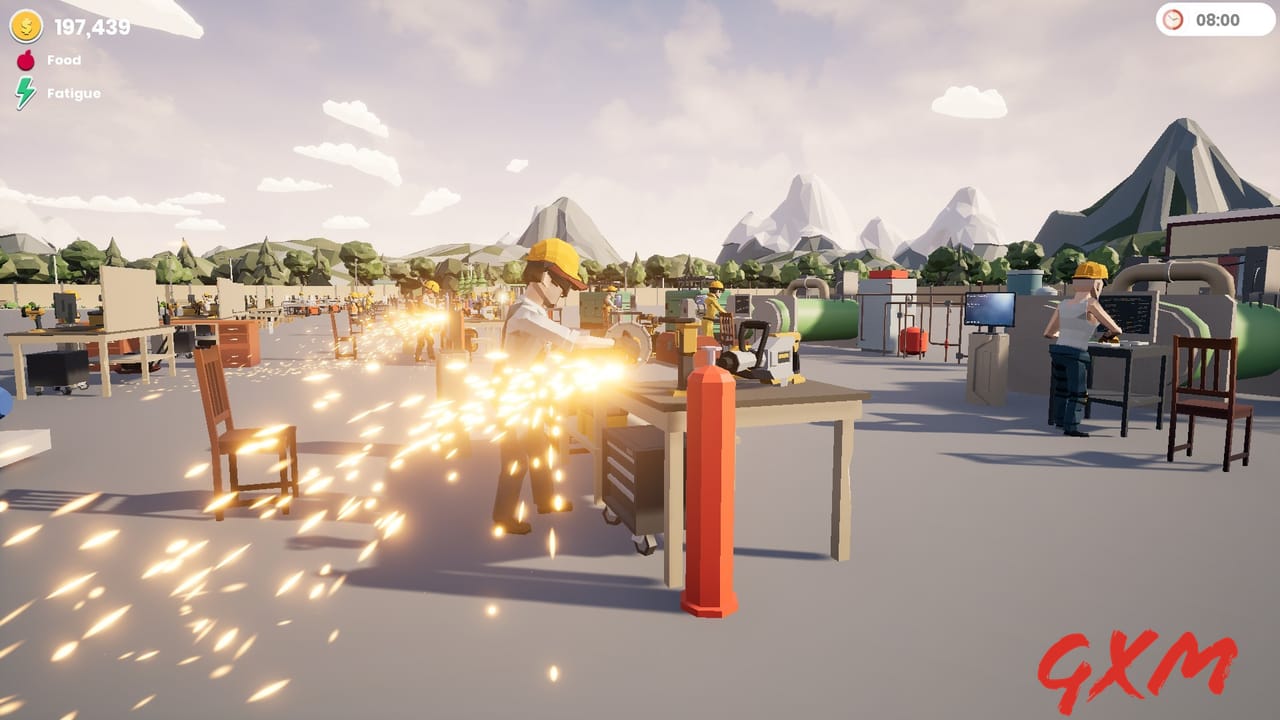Select the black tool cabinet under the workbench
The image size is (1280, 720).
click(x=630, y=475)
